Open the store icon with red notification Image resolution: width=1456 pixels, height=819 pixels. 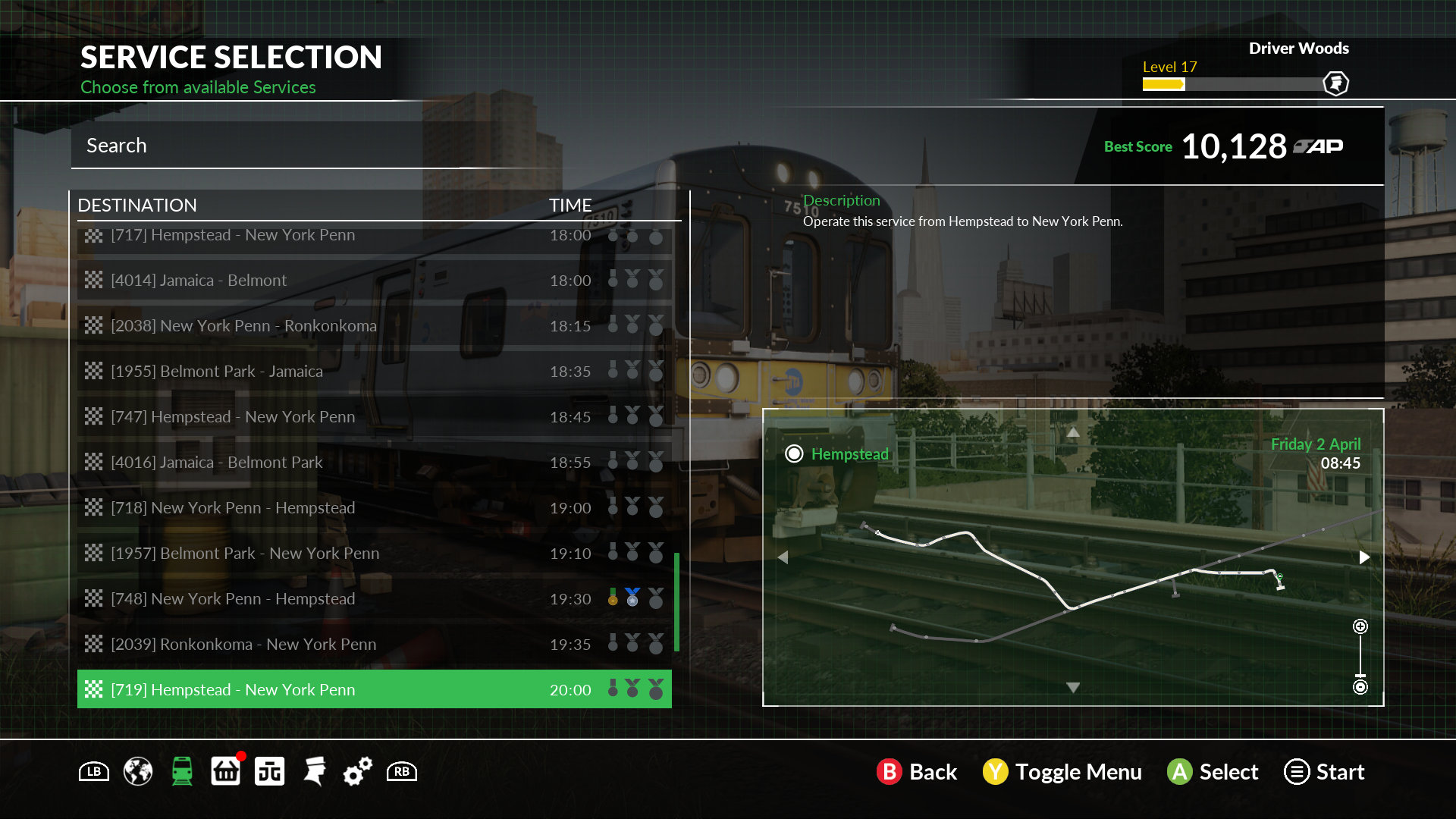click(225, 772)
